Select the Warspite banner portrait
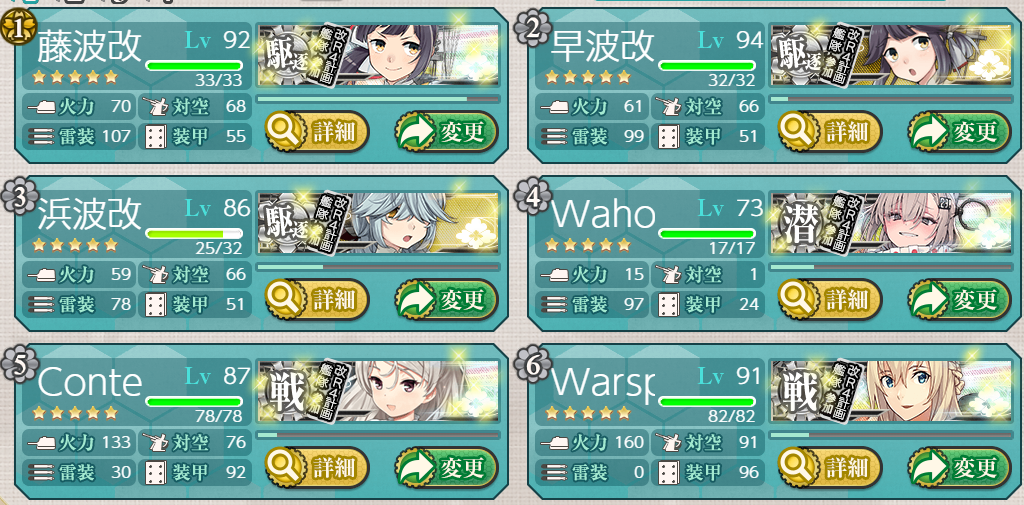Image resolution: width=1024 pixels, height=505 pixels. coord(890,391)
